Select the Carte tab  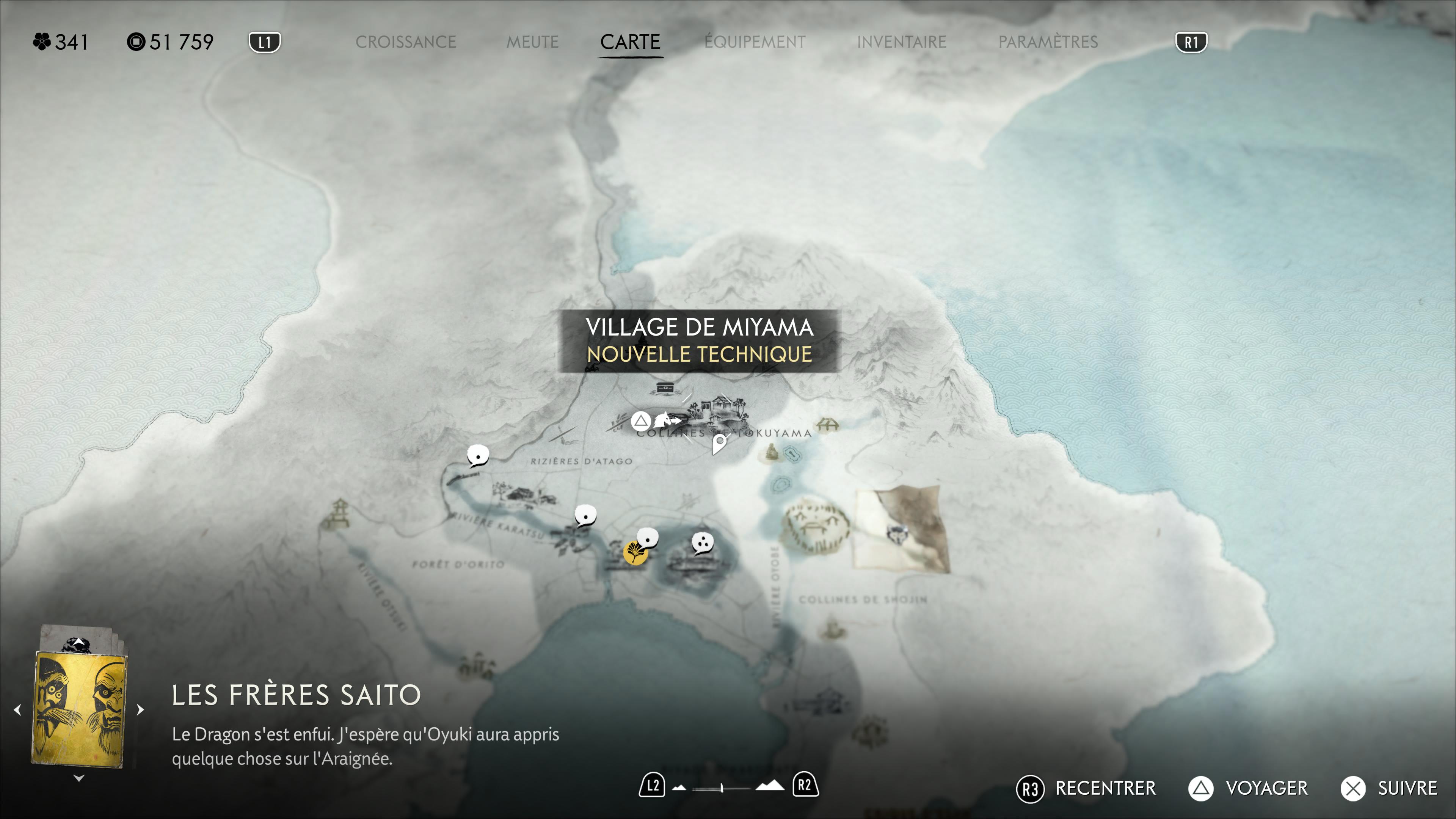(630, 42)
